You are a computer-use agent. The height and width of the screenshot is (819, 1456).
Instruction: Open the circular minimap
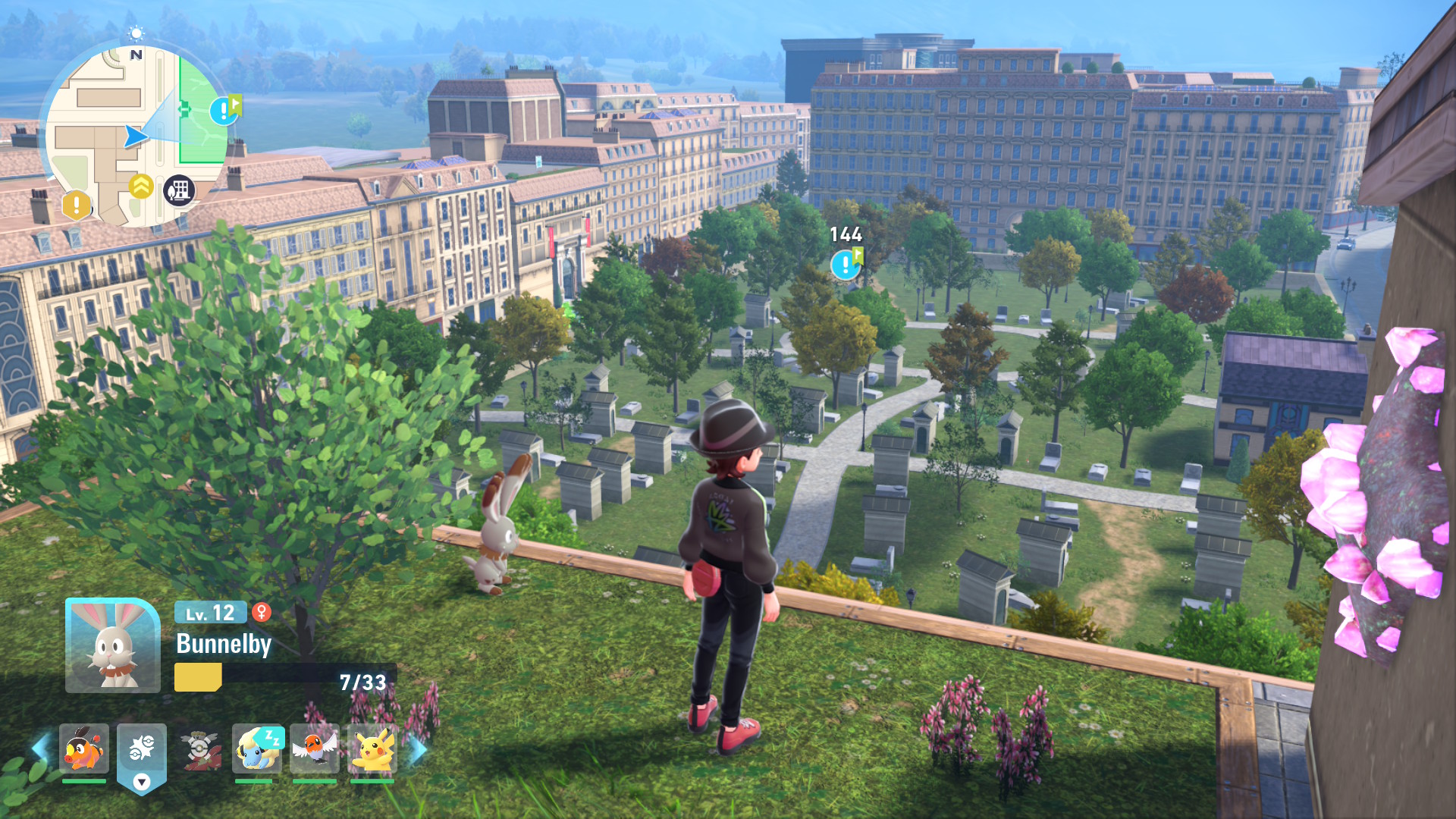136,136
